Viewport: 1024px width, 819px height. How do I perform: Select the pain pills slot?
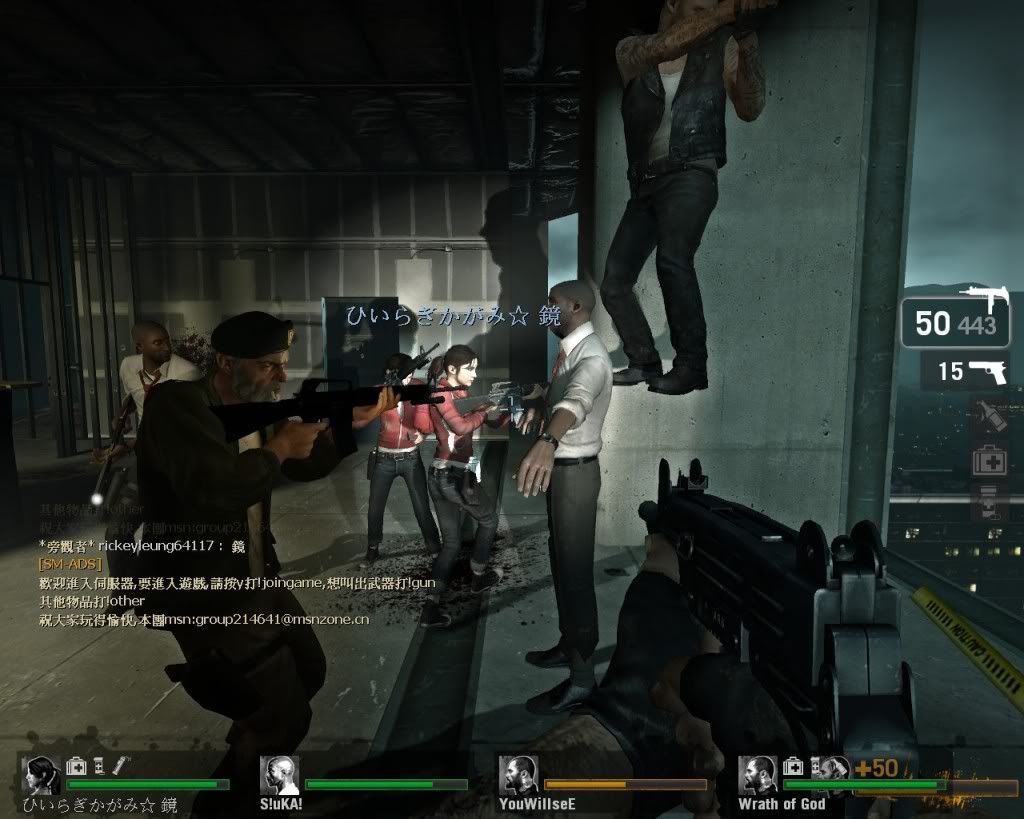point(988,502)
